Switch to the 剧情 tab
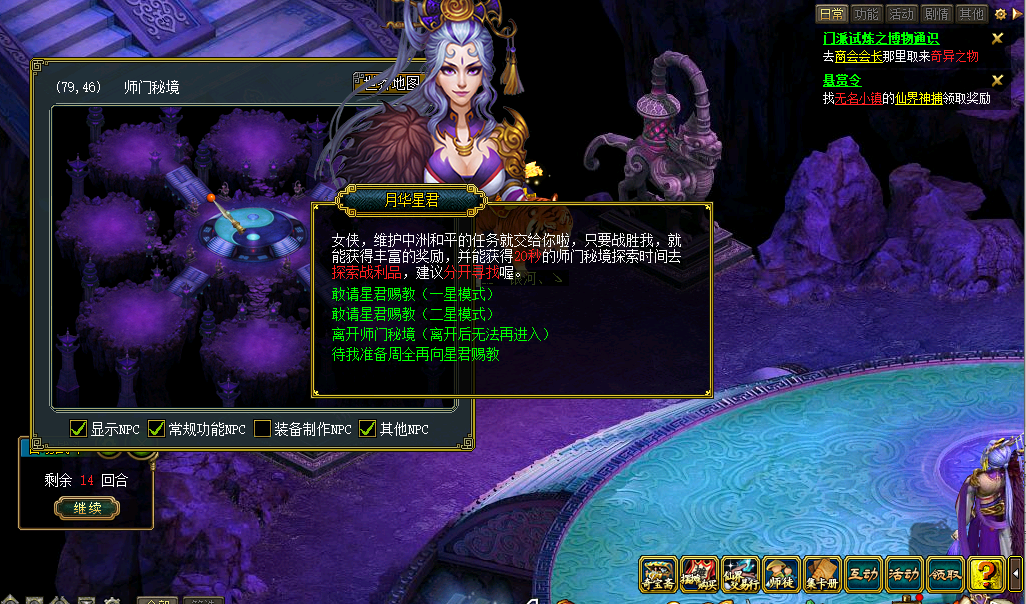This screenshot has height=604, width=1026. [x=936, y=14]
